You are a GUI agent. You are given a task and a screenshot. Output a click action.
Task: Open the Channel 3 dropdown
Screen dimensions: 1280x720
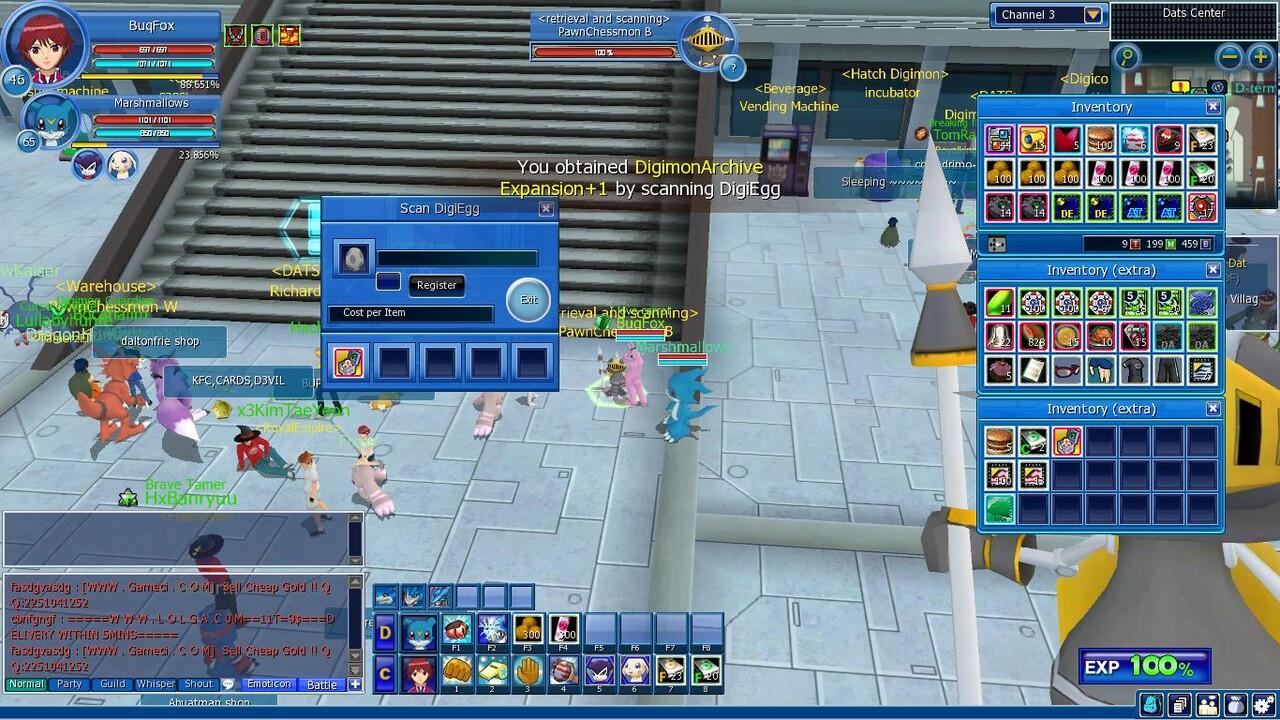click(1092, 15)
